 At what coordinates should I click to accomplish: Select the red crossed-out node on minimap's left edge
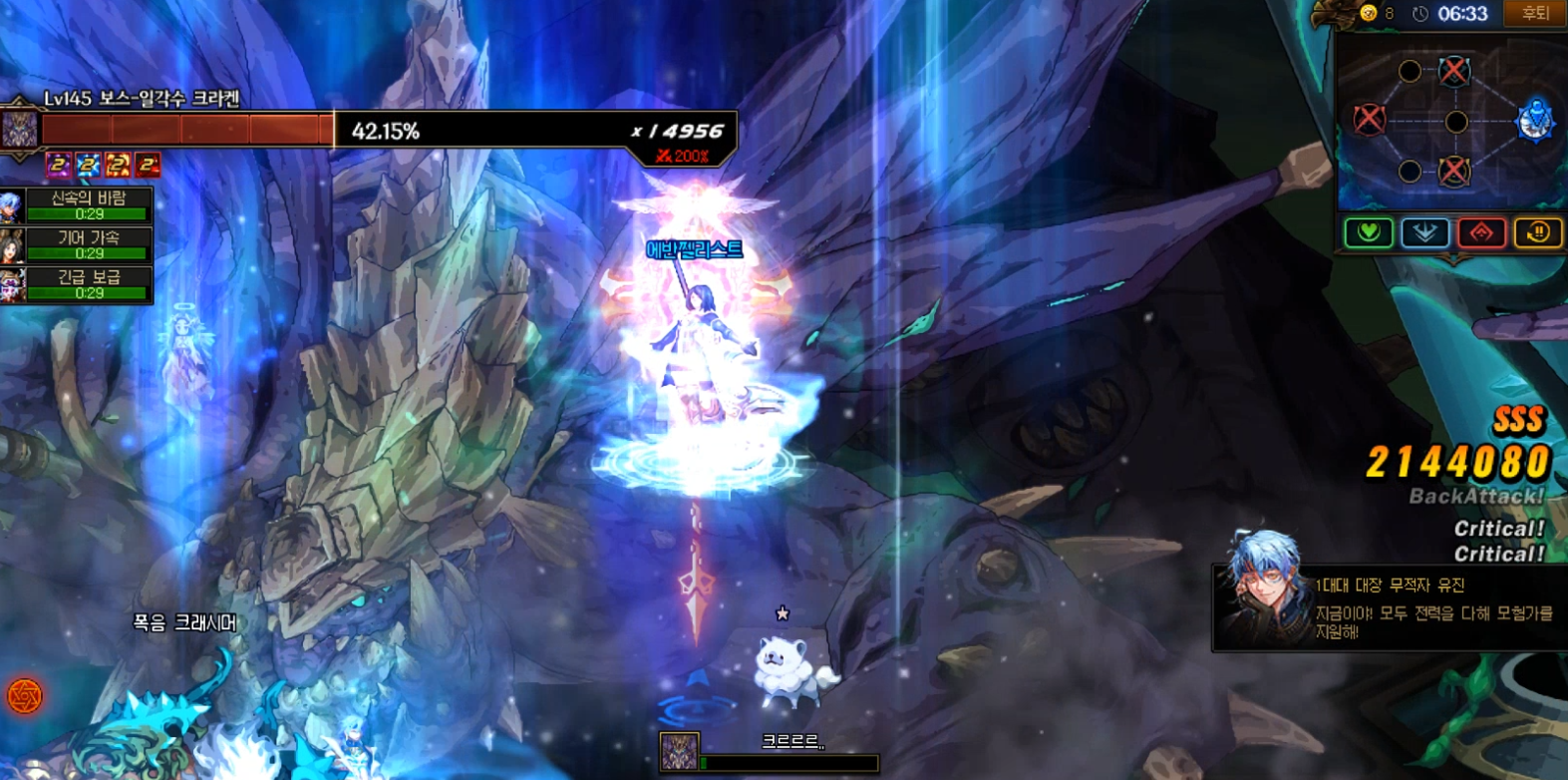(x=1370, y=120)
